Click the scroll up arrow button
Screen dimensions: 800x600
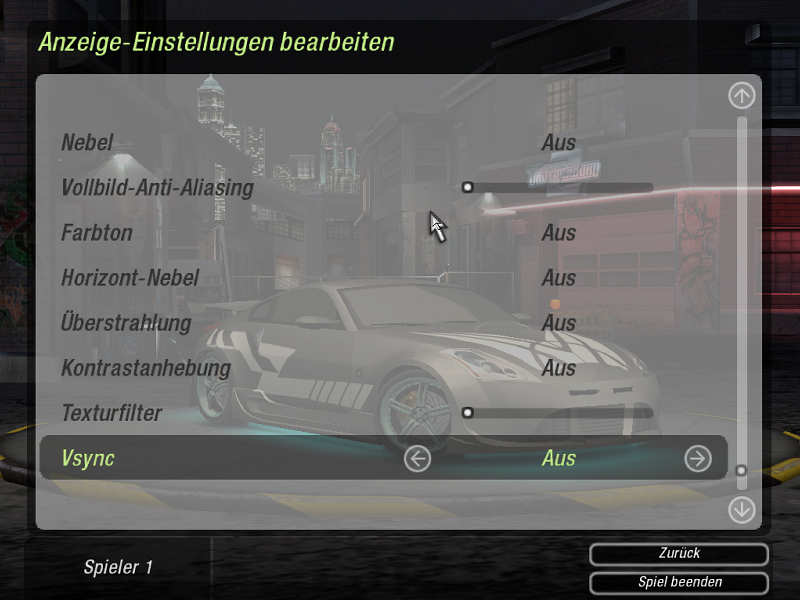click(741, 96)
